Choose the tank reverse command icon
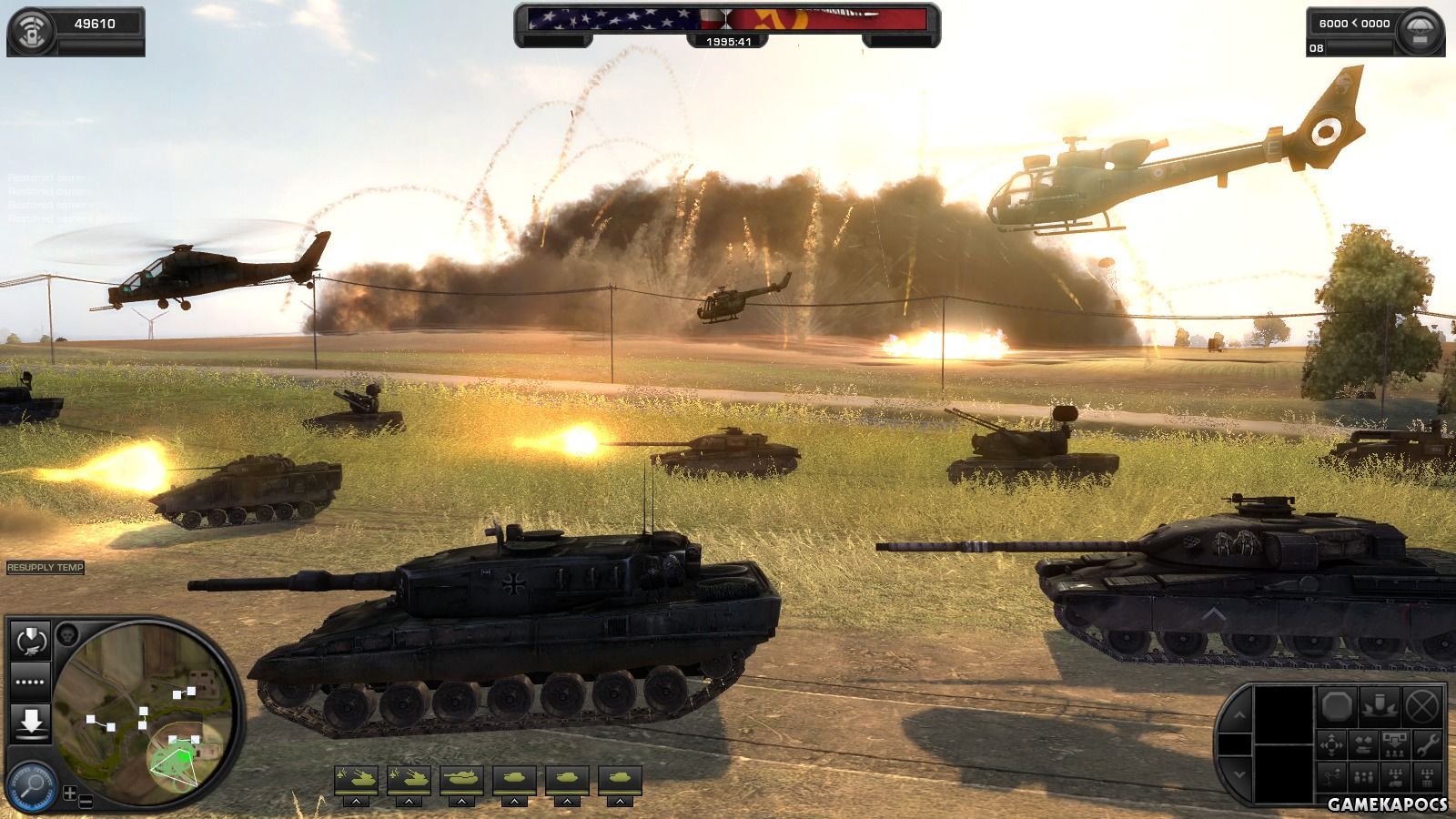The width and height of the screenshot is (1456, 819). point(1363,746)
